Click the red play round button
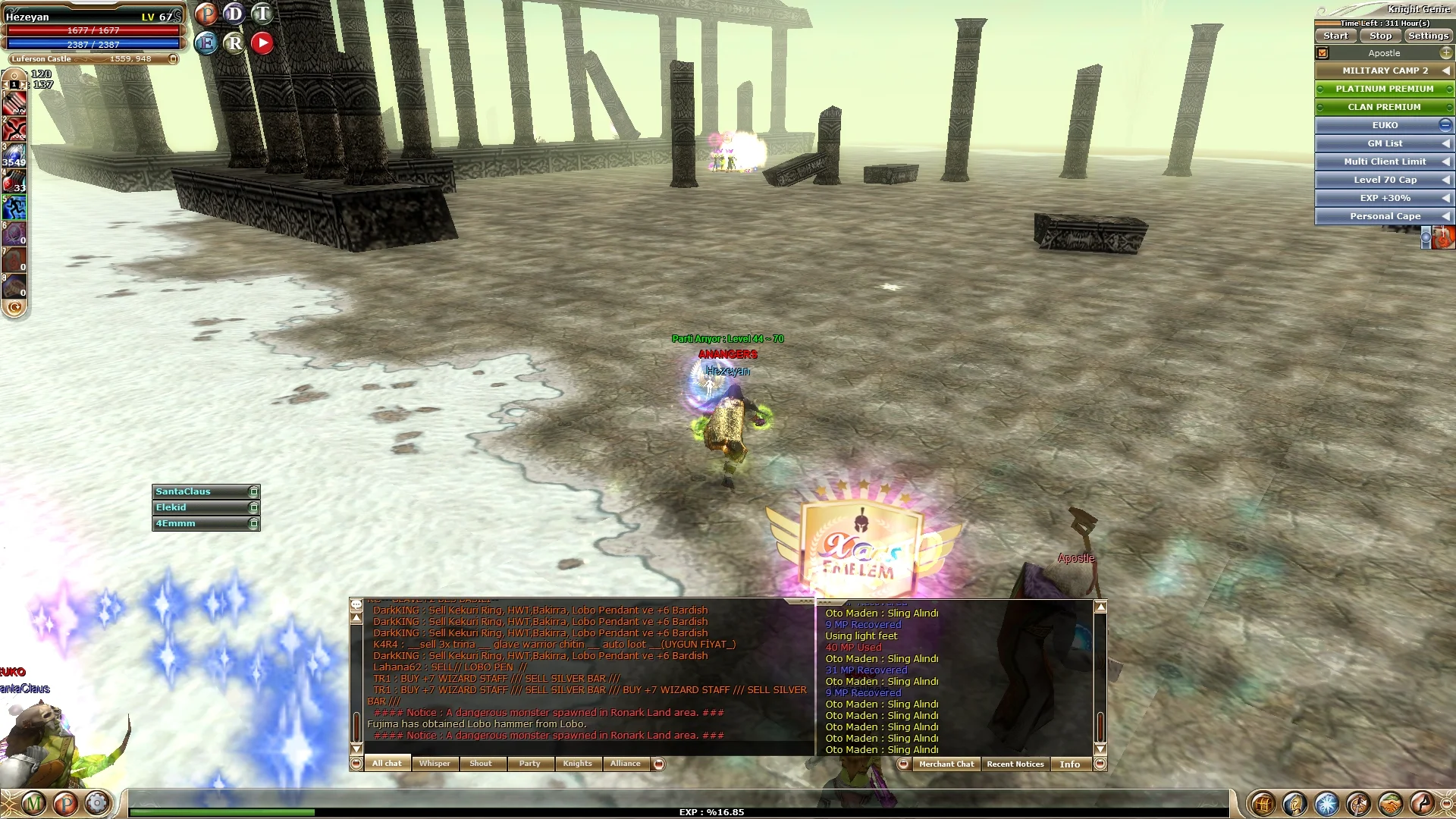1456x819 pixels. point(262,43)
